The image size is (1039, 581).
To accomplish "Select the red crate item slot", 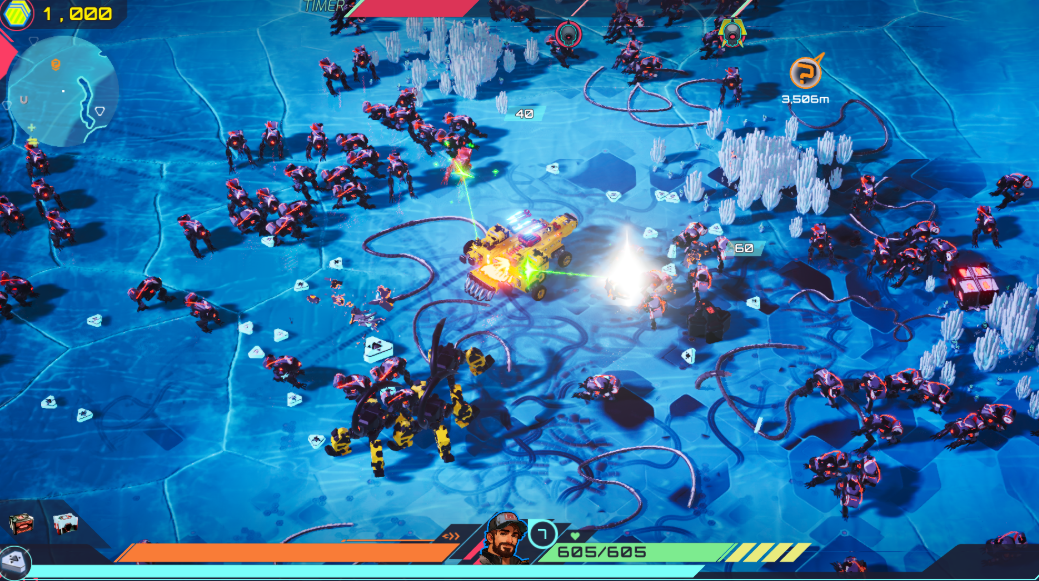I will 22,523.
